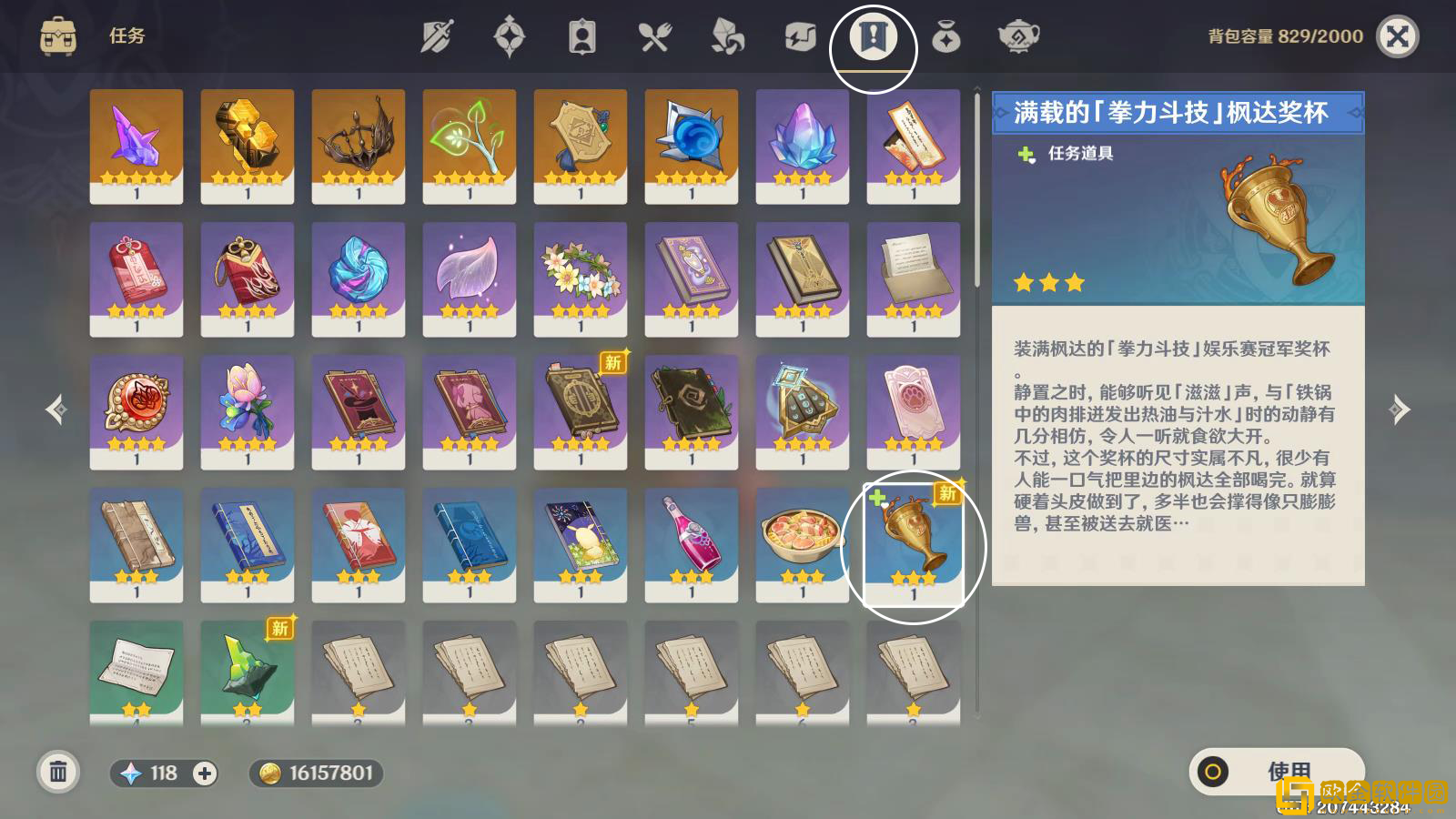Open the Serenitea Pot furnishings icon
This screenshot has height=819, width=1456.
tap(1020, 36)
